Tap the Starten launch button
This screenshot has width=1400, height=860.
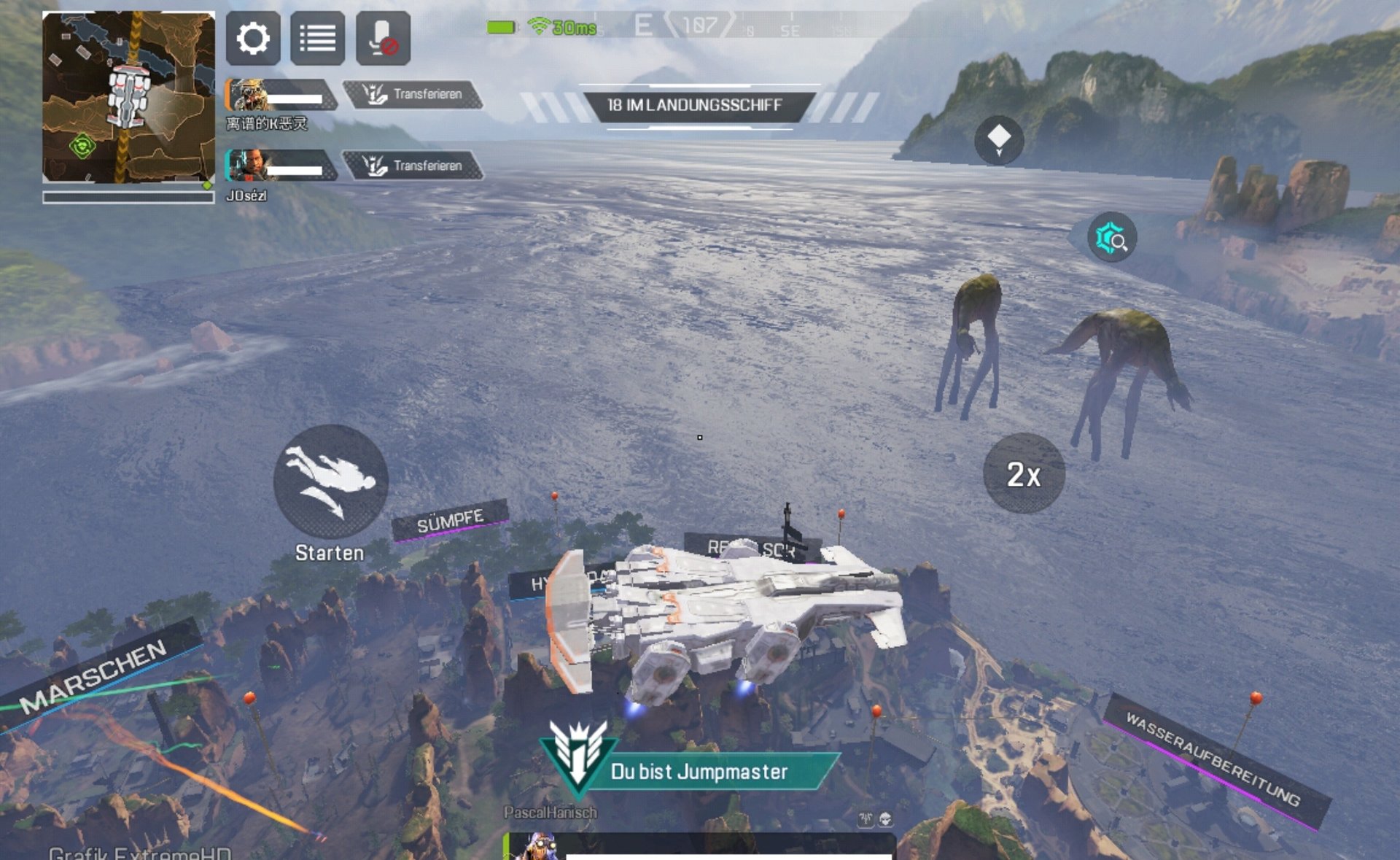(x=330, y=481)
